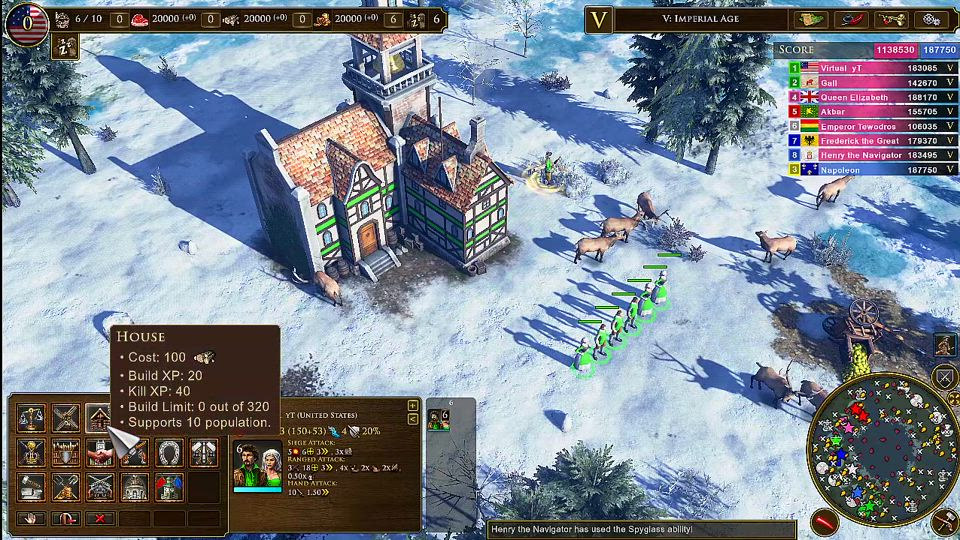Toggle the red flare minimap button
The width and height of the screenshot is (960, 540).
(824, 521)
